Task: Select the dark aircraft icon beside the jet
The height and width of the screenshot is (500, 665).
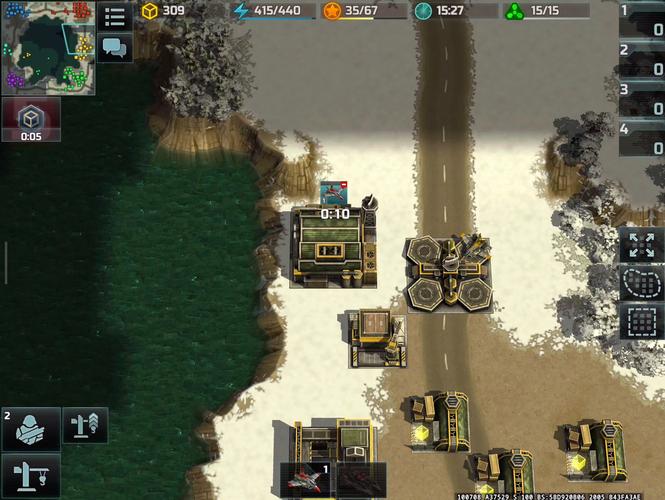Action: coord(360,480)
